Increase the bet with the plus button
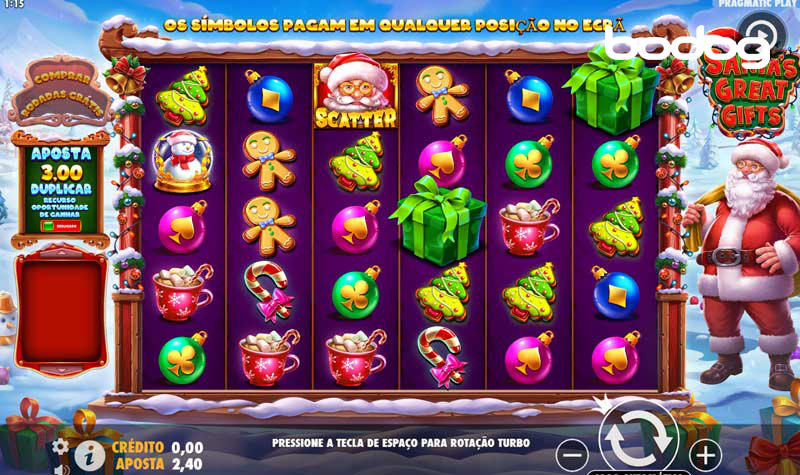 pyautogui.click(x=705, y=453)
